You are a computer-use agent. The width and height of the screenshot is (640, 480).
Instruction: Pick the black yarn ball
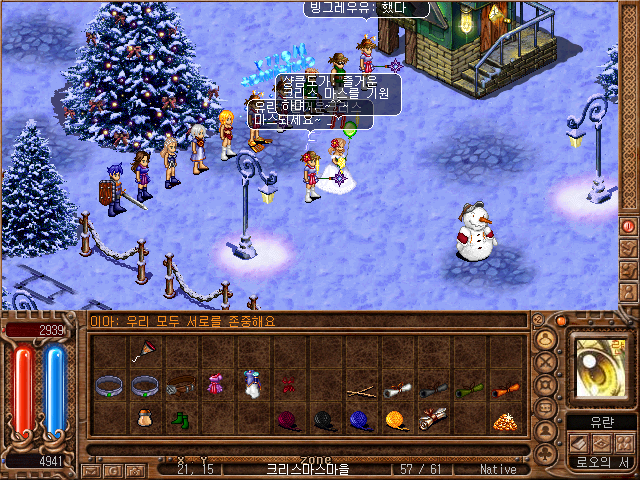coord(324,420)
